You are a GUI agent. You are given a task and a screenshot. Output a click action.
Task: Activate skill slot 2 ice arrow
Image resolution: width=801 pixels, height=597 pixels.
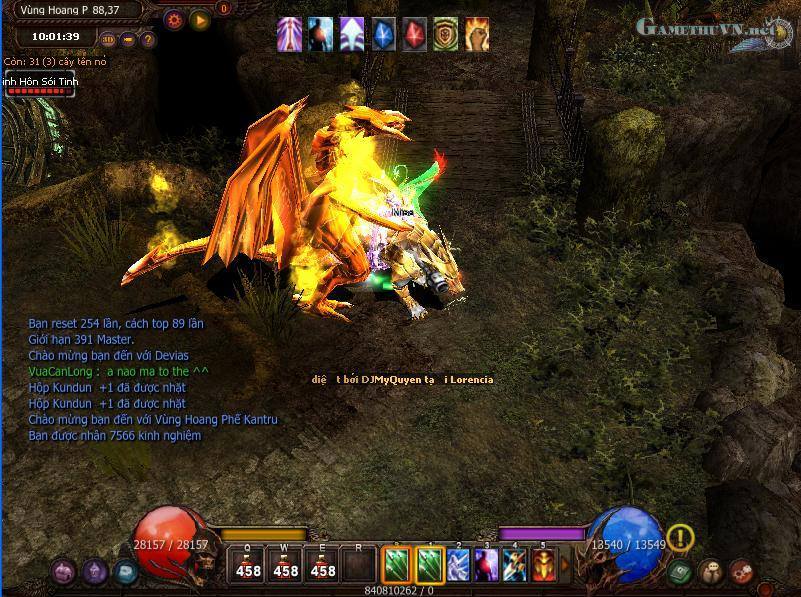pyautogui.click(x=458, y=565)
